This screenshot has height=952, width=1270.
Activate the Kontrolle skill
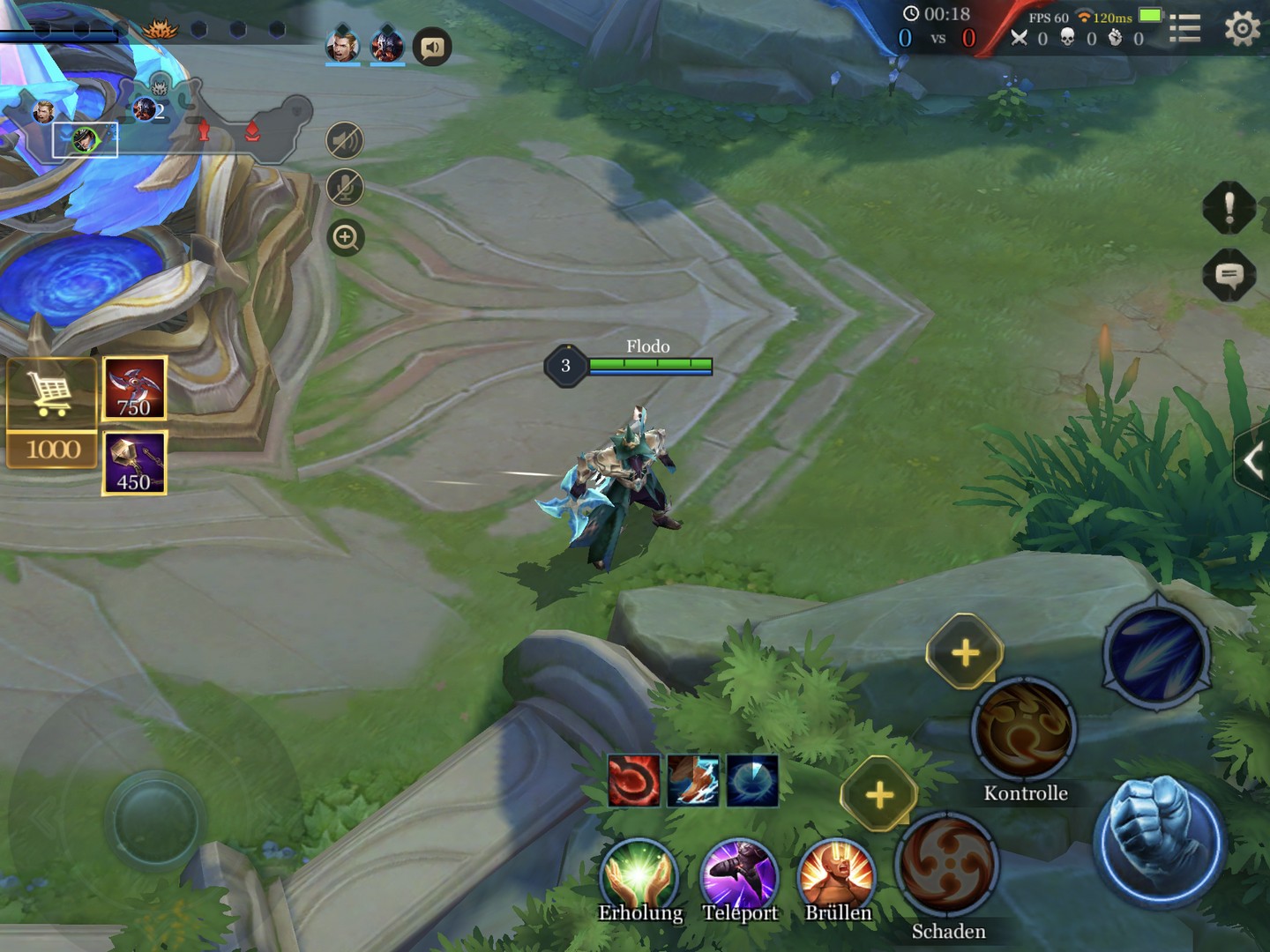(x=1023, y=730)
